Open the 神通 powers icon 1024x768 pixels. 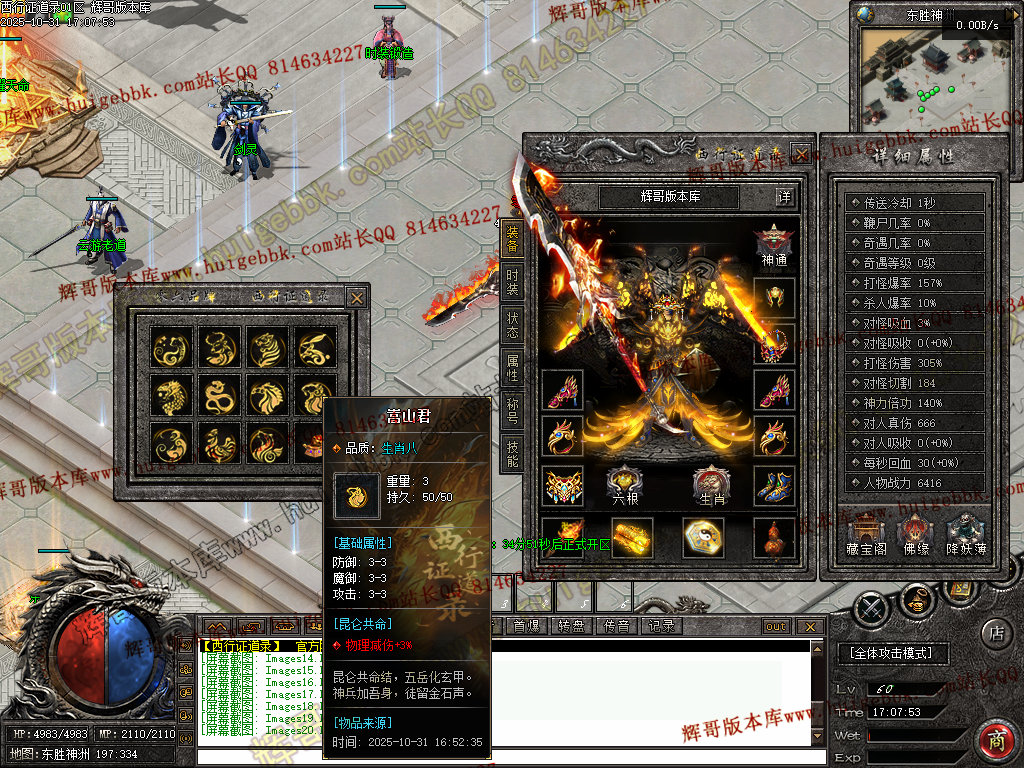point(774,245)
